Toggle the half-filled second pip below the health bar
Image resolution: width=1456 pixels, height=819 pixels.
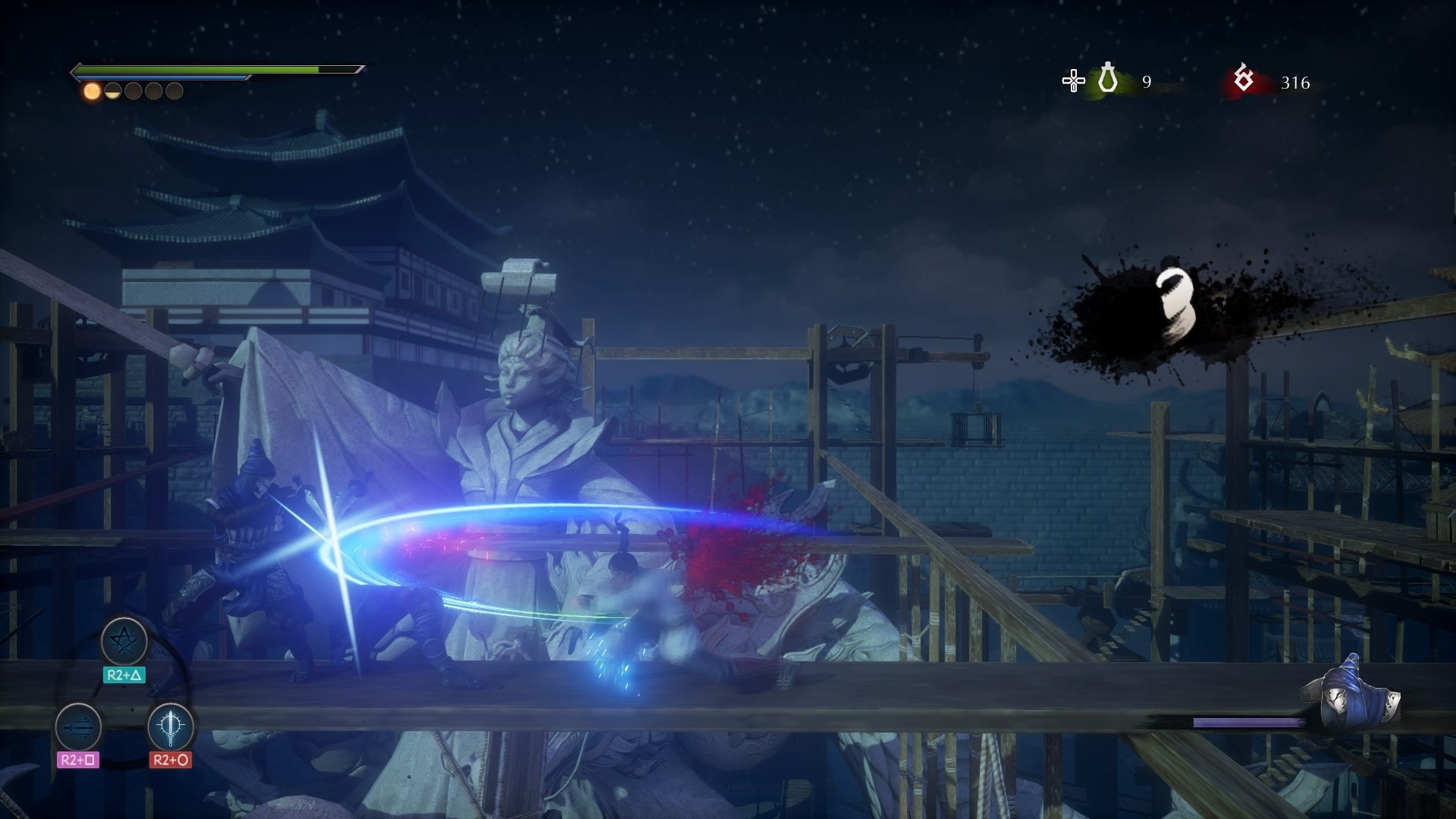point(111,93)
